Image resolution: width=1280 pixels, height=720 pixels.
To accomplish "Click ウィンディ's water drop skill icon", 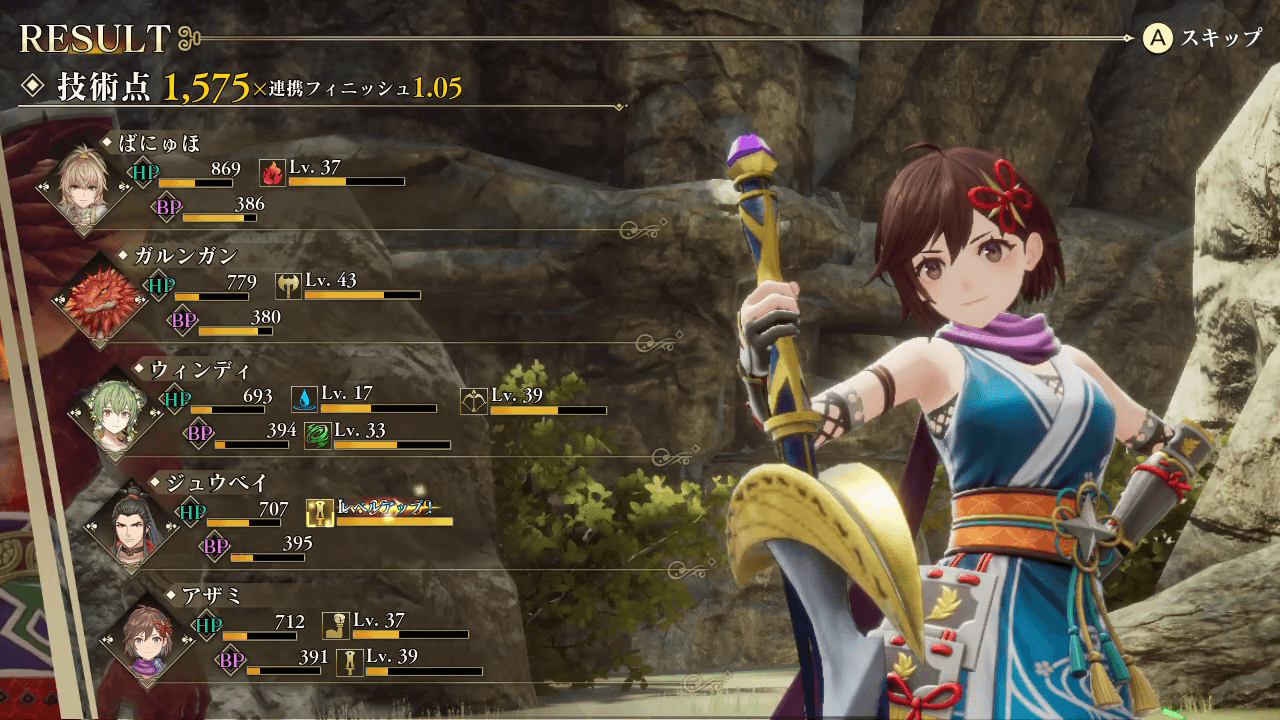I will tap(304, 400).
